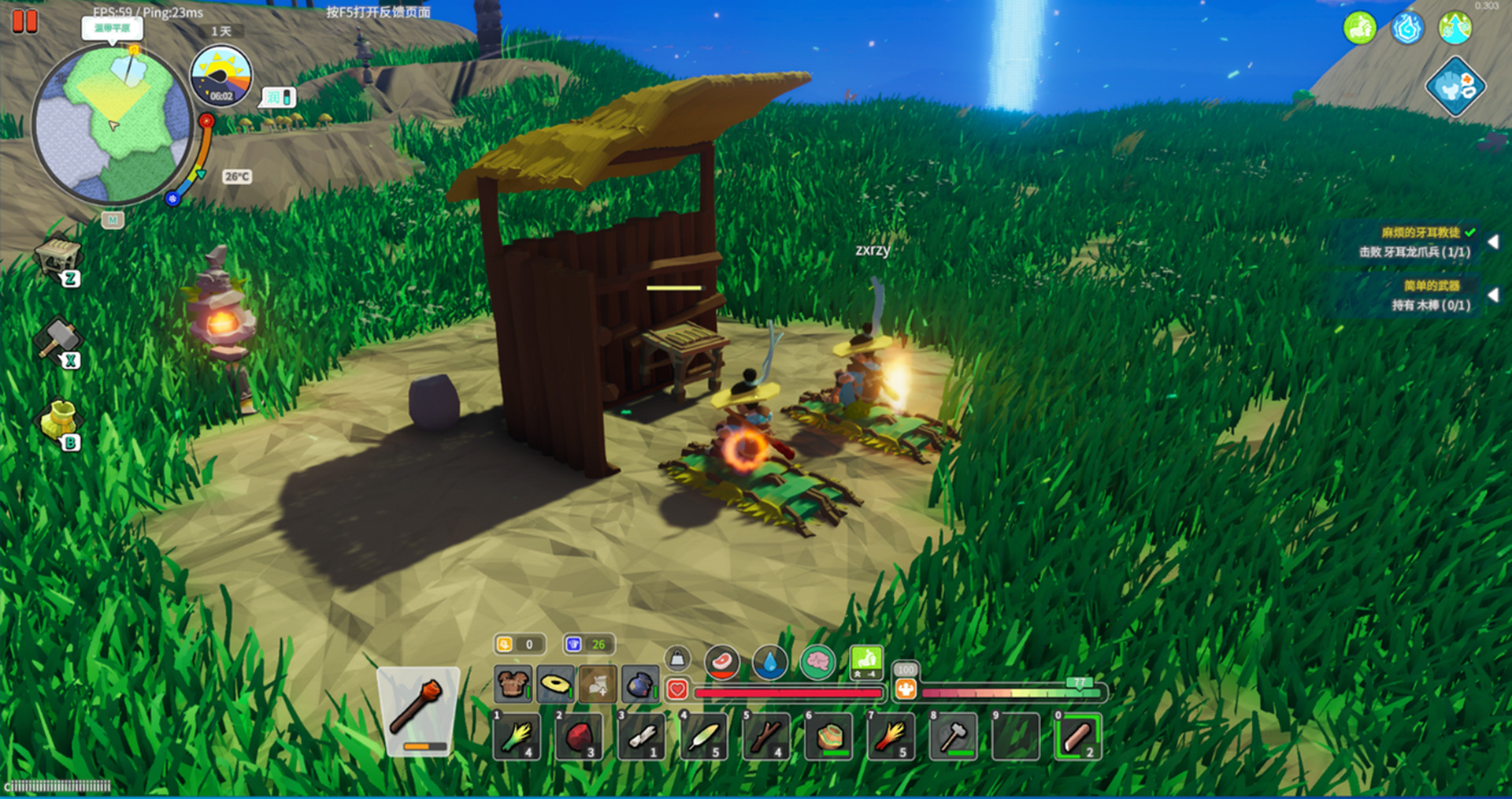Image resolution: width=1512 pixels, height=799 pixels.
Task: Open the hammer build menu icon
Action: (x=57, y=339)
